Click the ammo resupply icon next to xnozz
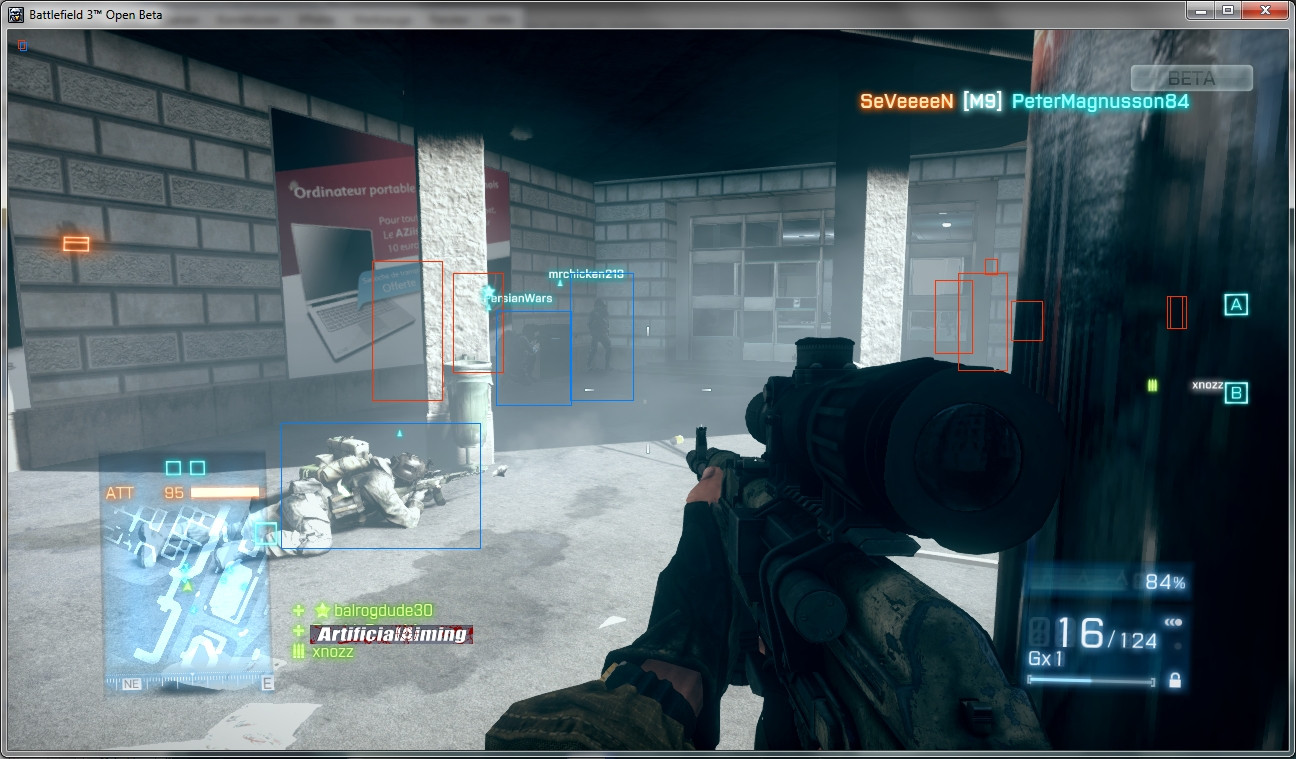Viewport: 1296px width, 759px height. point(299,651)
